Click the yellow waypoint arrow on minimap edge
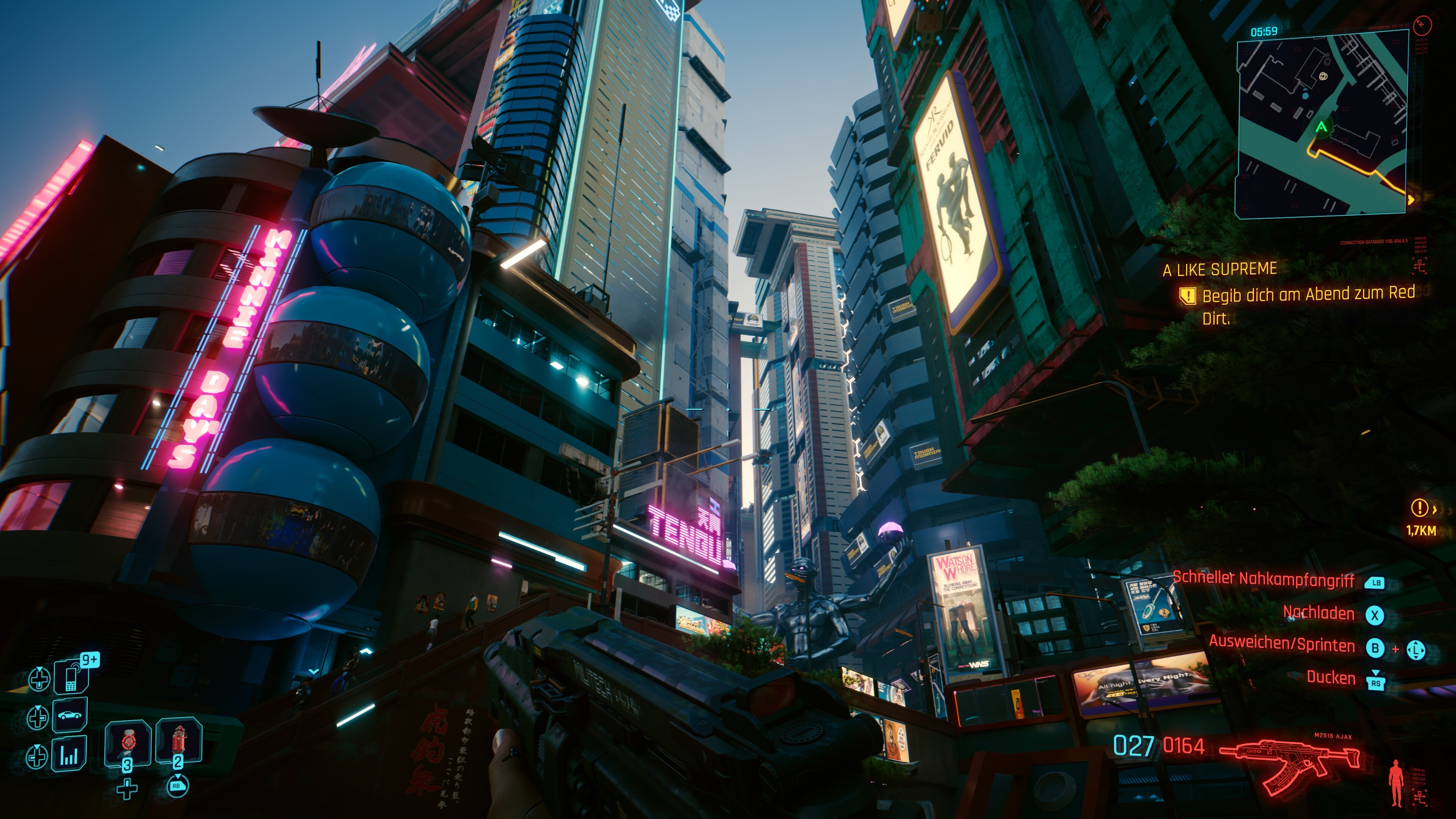This screenshot has width=1456, height=819. tap(1411, 199)
